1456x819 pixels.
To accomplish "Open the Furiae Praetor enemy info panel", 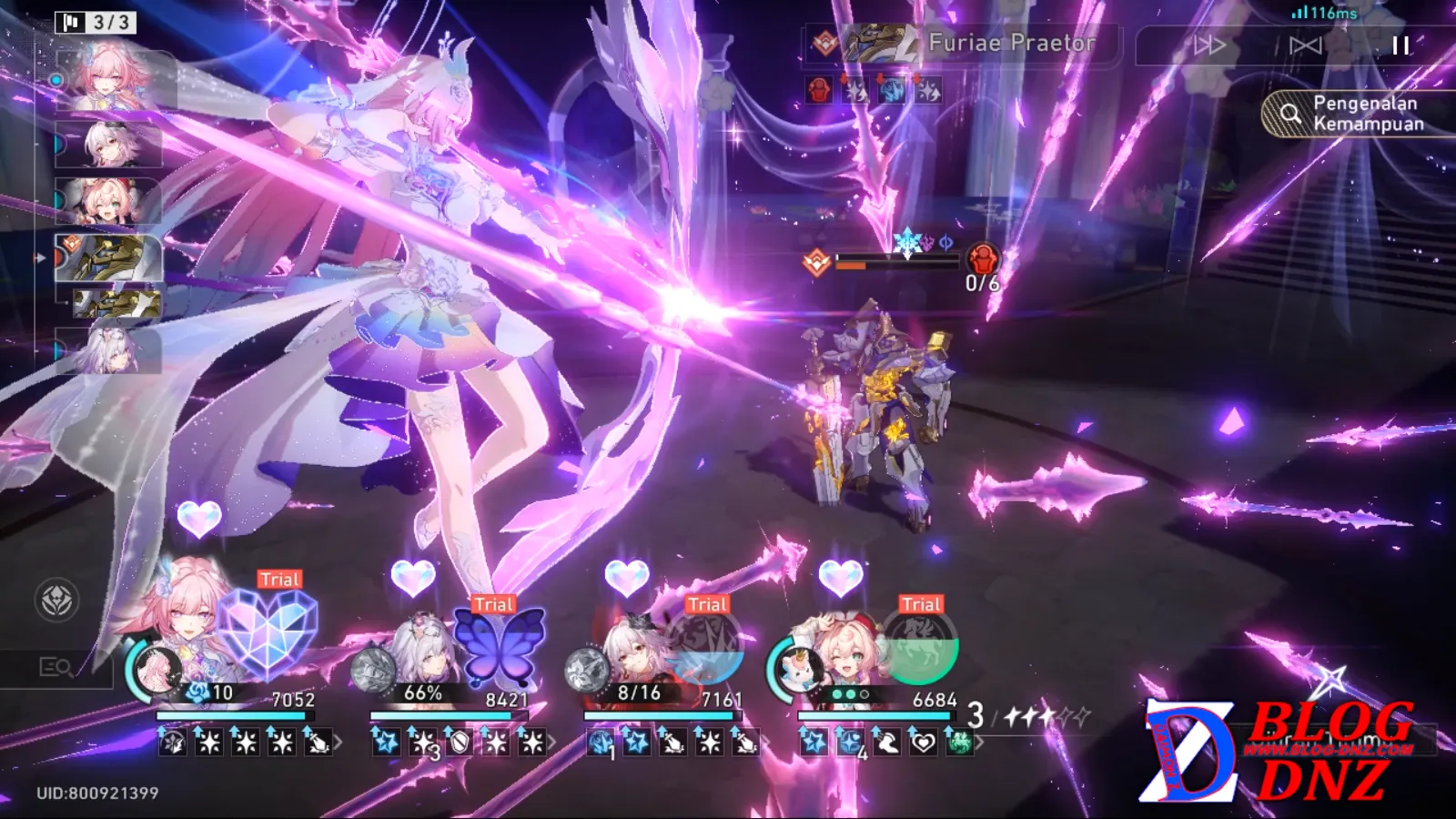I will [963, 43].
